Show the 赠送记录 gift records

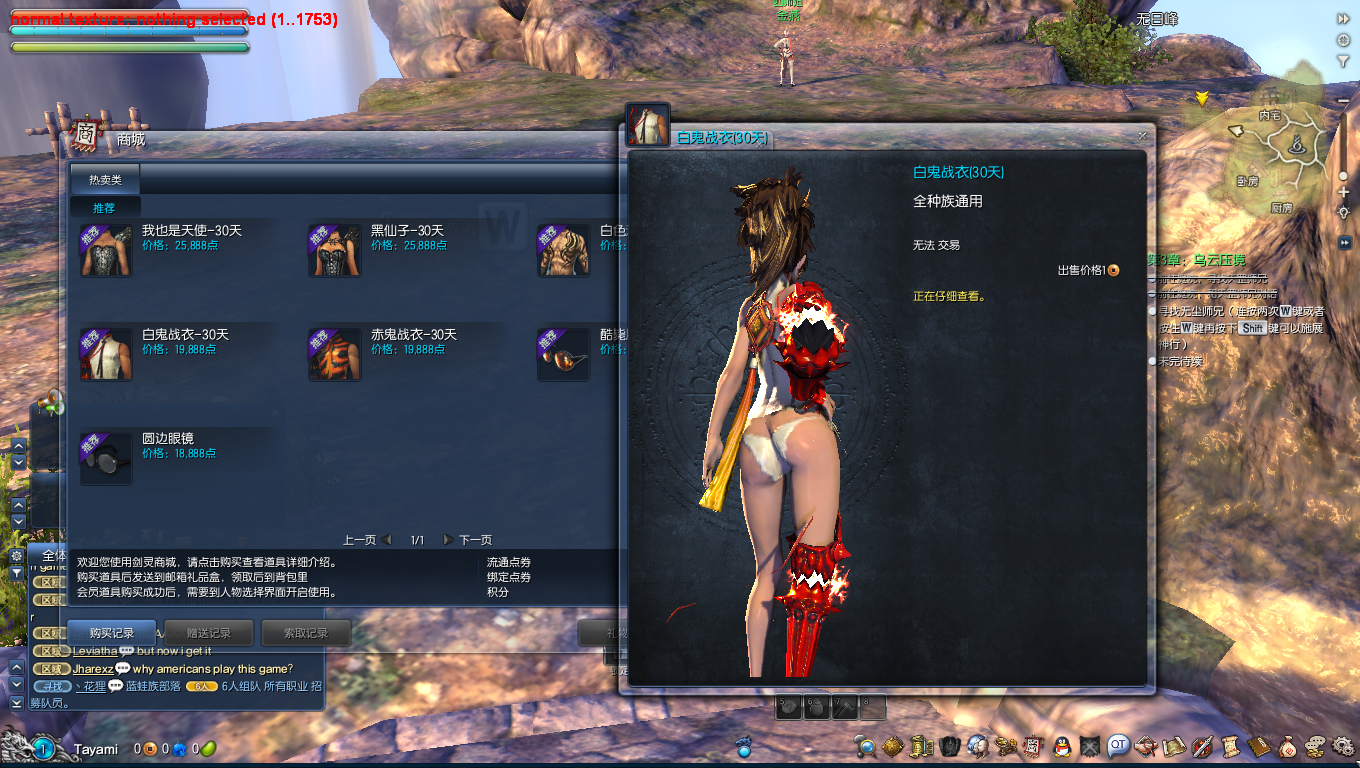point(209,633)
